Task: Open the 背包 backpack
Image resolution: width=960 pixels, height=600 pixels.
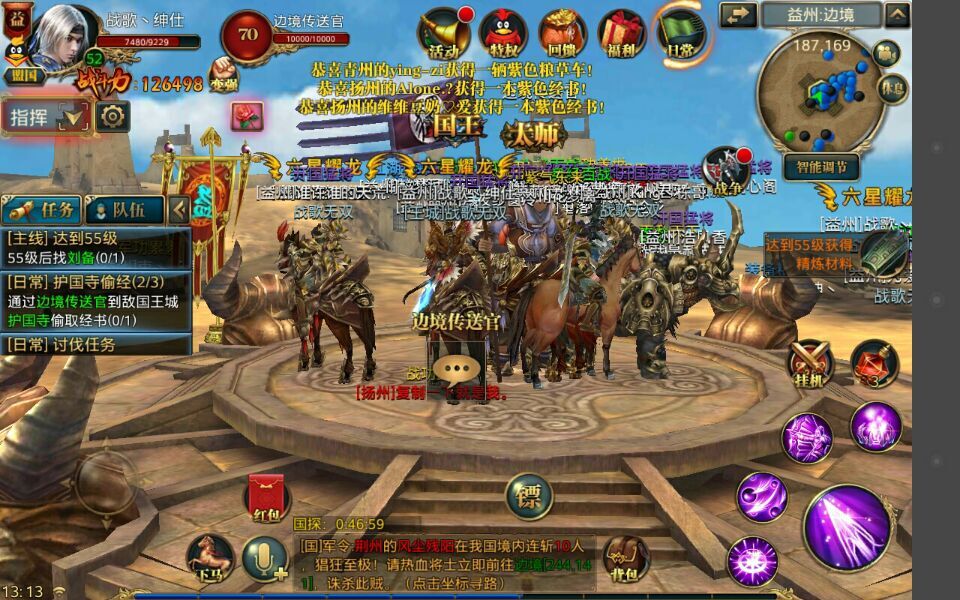Action: click(x=625, y=555)
